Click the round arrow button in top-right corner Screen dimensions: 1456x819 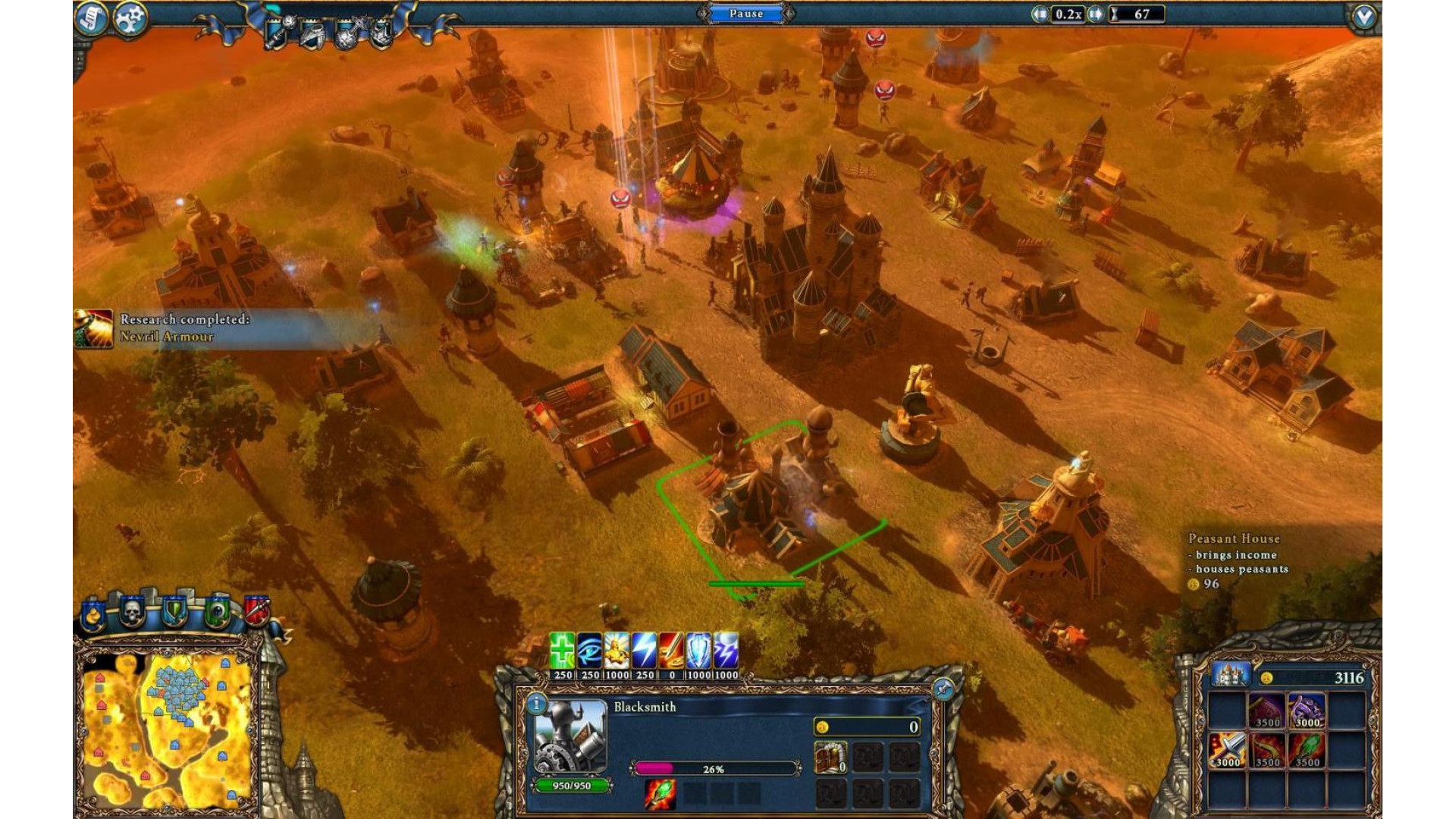[1363, 17]
